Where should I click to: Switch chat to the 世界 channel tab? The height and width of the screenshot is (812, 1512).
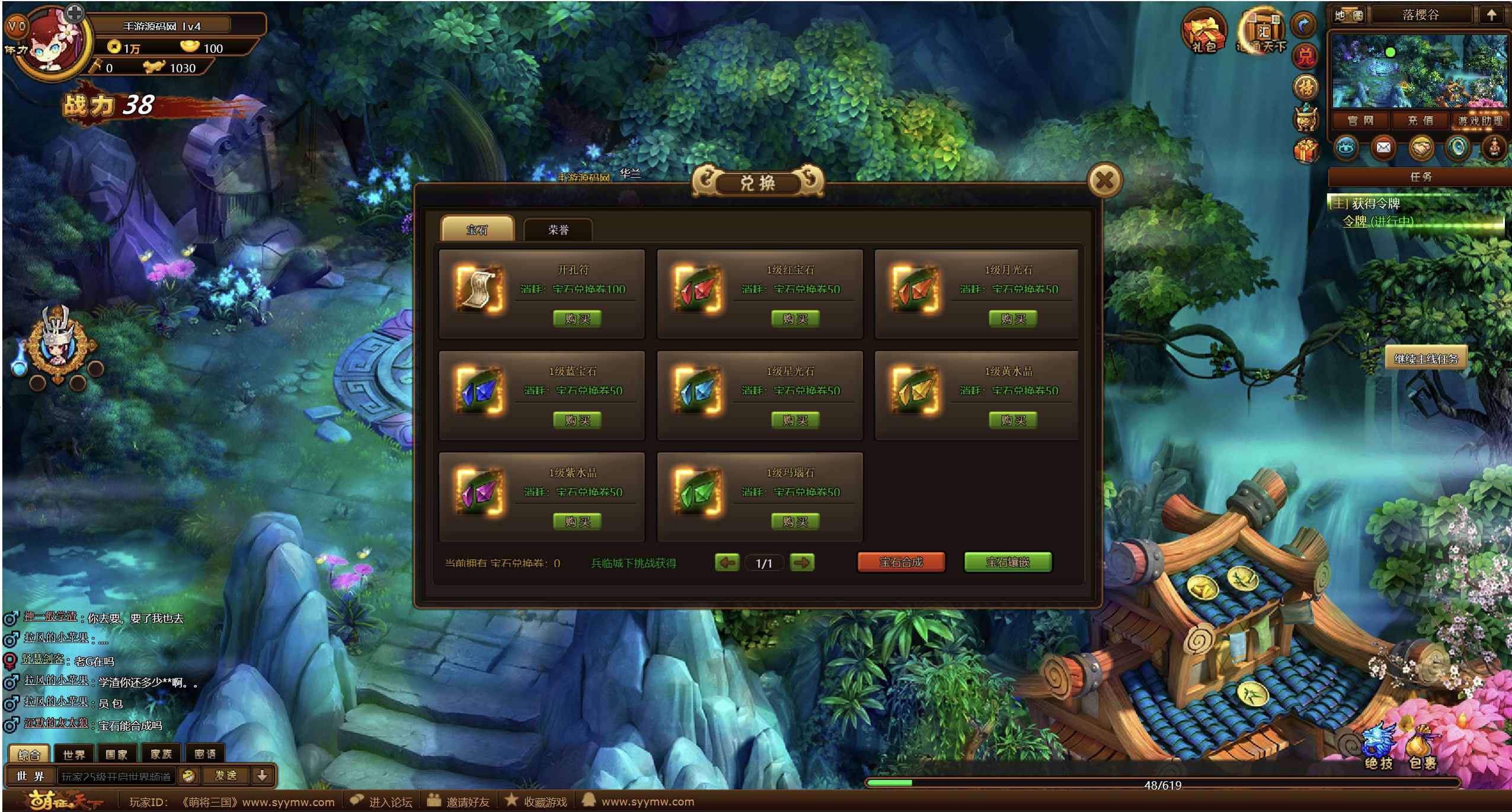click(x=74, y=755)
